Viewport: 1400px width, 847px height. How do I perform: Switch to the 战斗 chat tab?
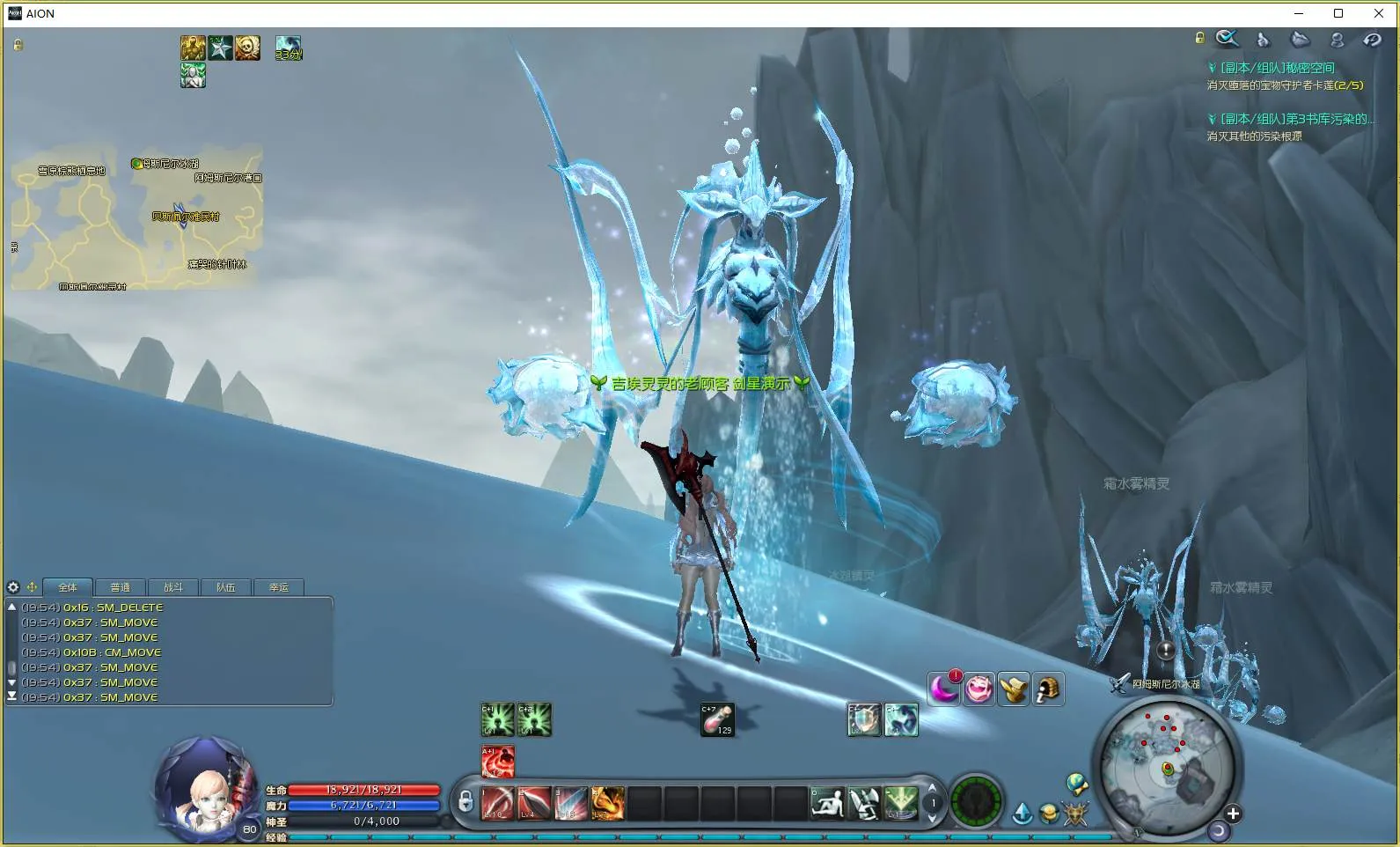tap(173, 587)
